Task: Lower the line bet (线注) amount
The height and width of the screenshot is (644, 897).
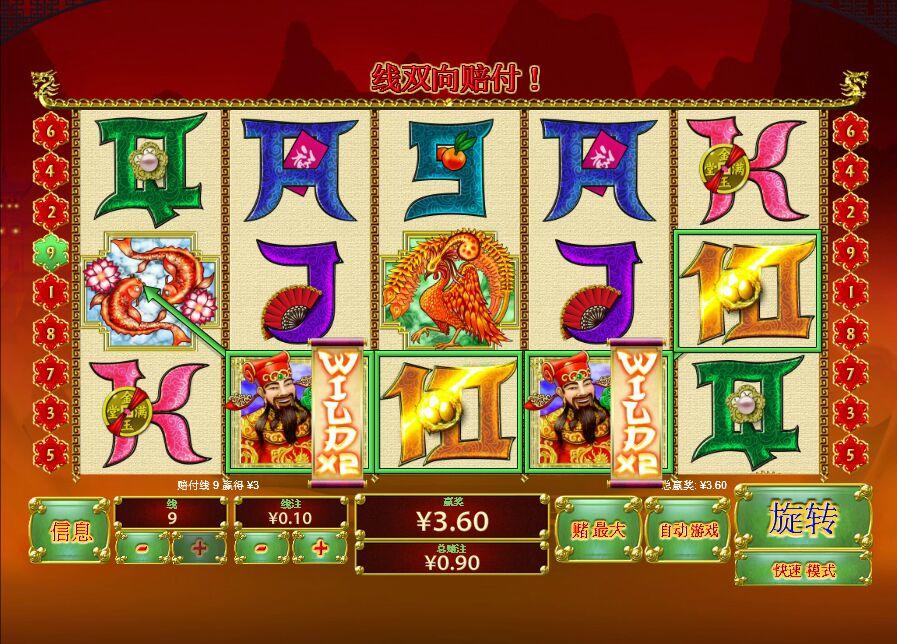Action: tap(262, 548)
